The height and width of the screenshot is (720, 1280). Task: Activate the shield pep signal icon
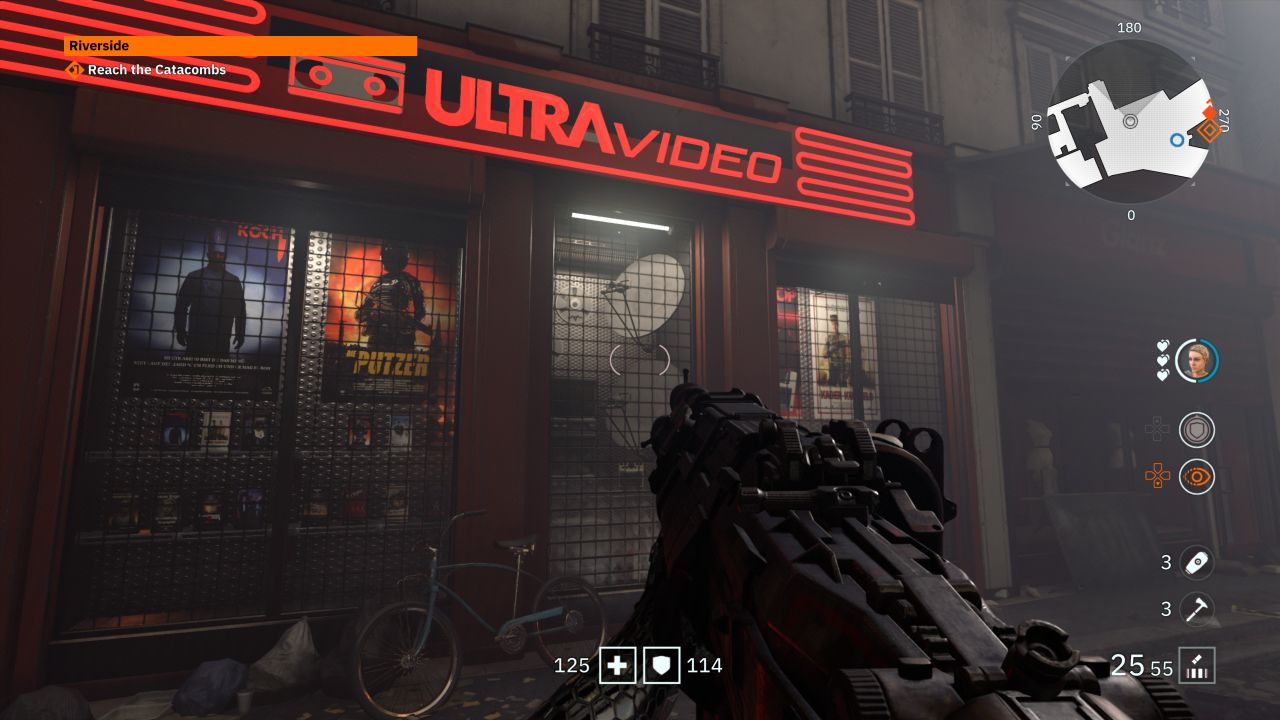(1196, 430)
